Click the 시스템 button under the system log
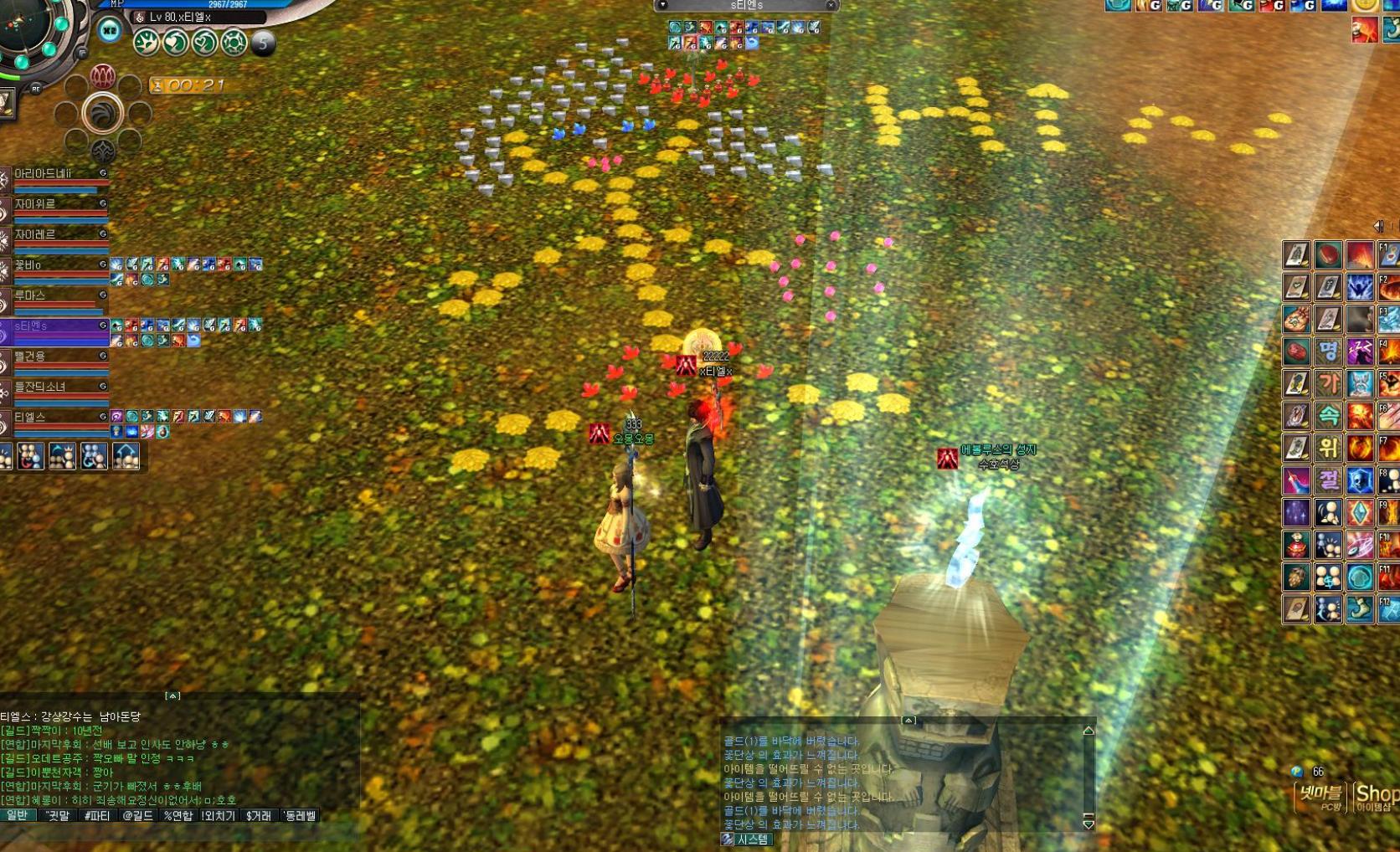 [752, 839]
